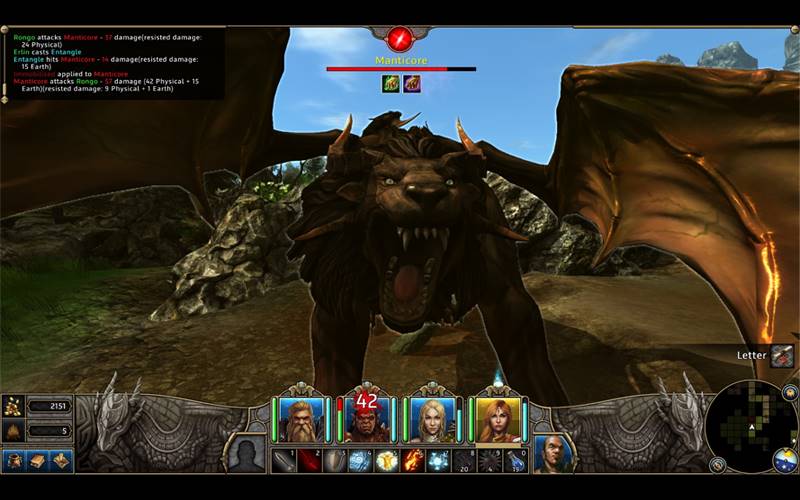Select the red orc party portrait
800x500 pixels.
tap(365, 421)
